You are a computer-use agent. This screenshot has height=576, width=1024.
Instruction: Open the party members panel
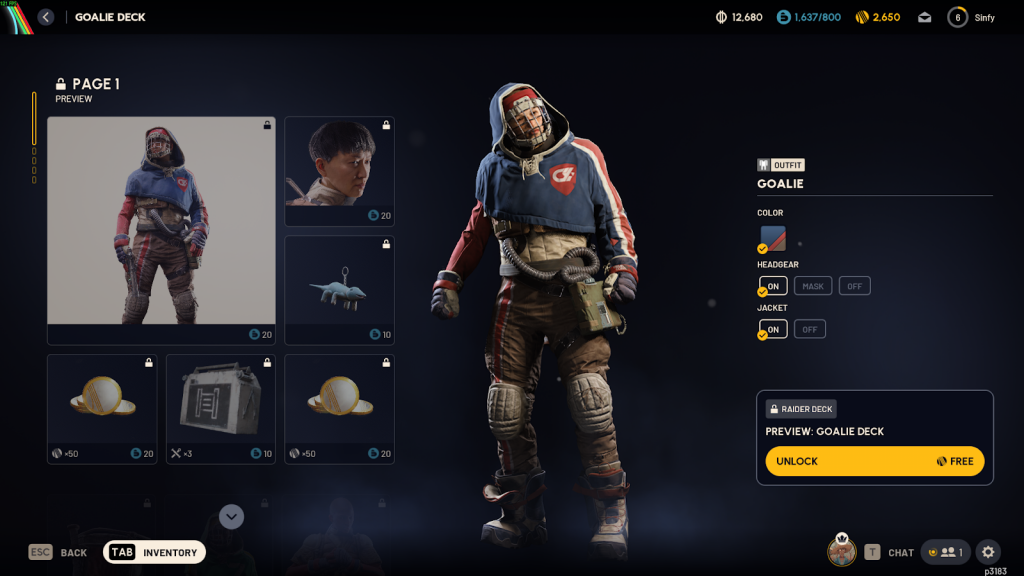pos(945,552)
